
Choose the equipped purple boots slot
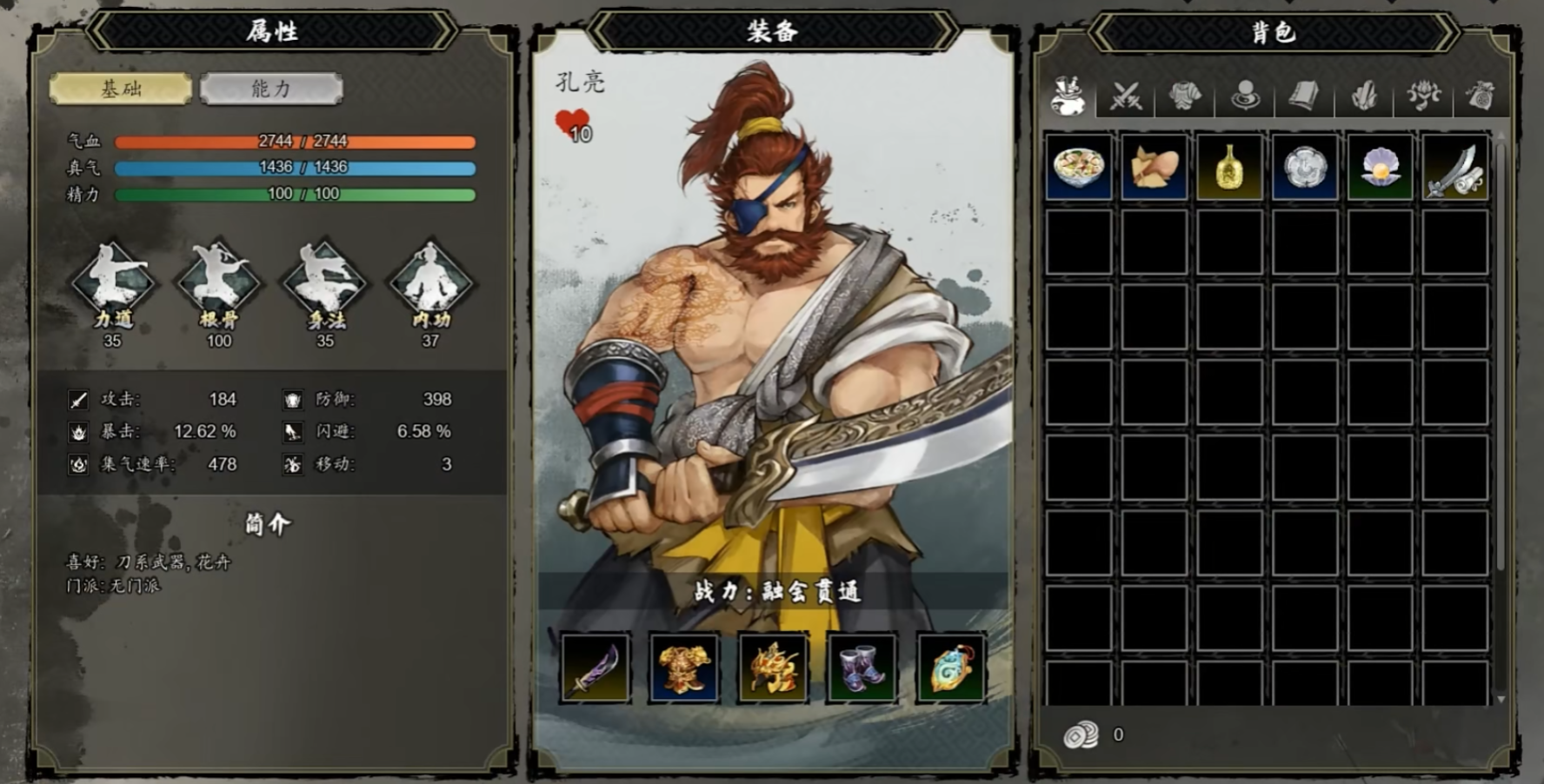tap(862, 668)
